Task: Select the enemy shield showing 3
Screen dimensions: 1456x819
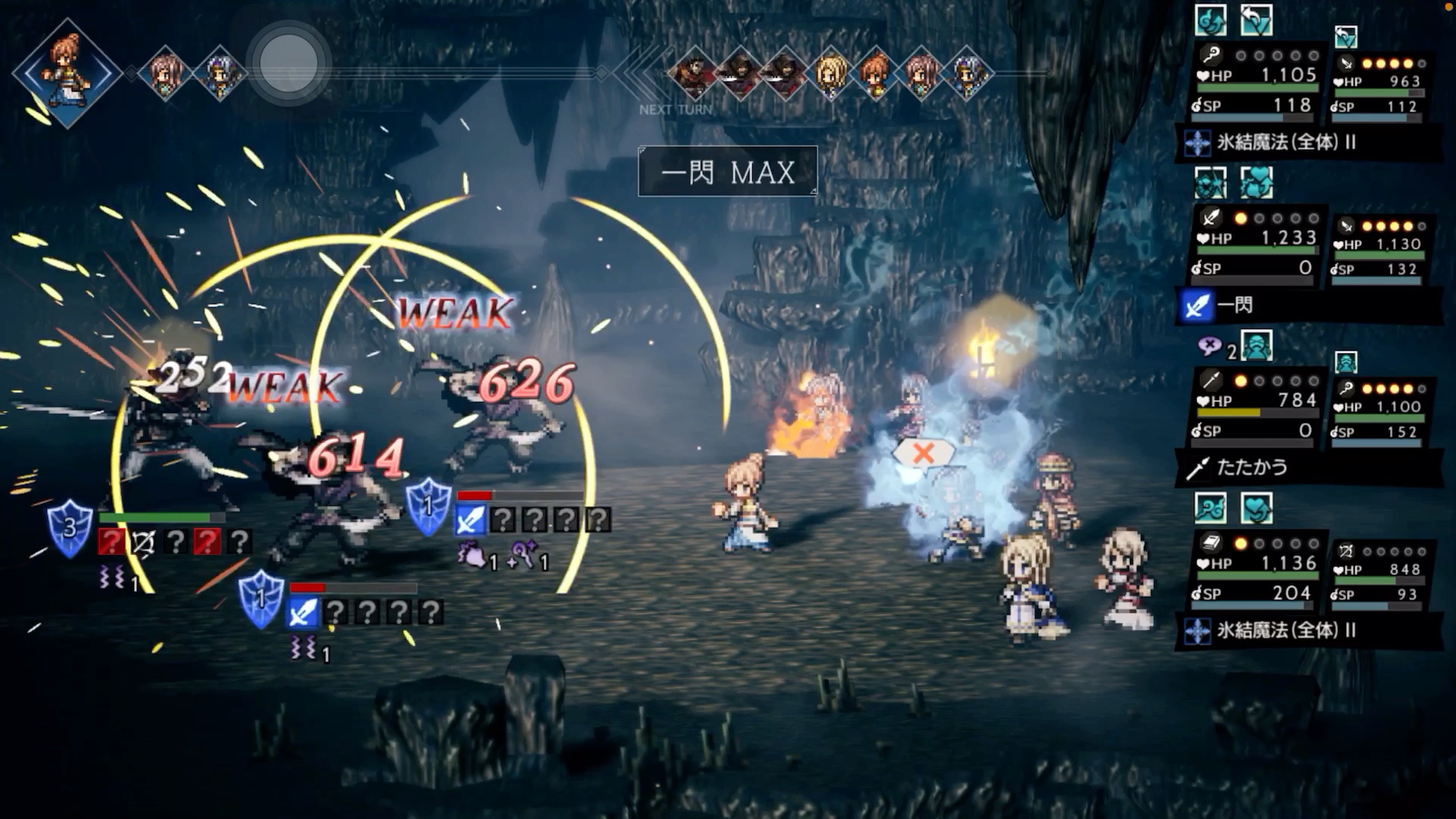Action: pos(70,527)
